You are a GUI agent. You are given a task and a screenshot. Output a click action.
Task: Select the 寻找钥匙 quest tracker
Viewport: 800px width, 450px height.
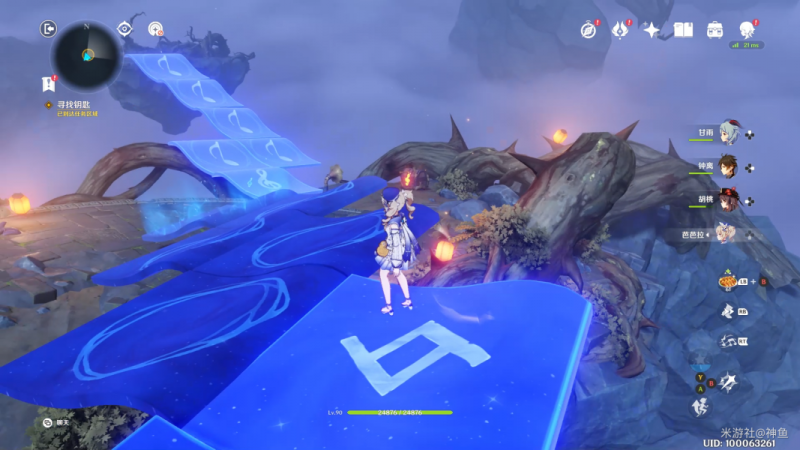tap(70, 104)
